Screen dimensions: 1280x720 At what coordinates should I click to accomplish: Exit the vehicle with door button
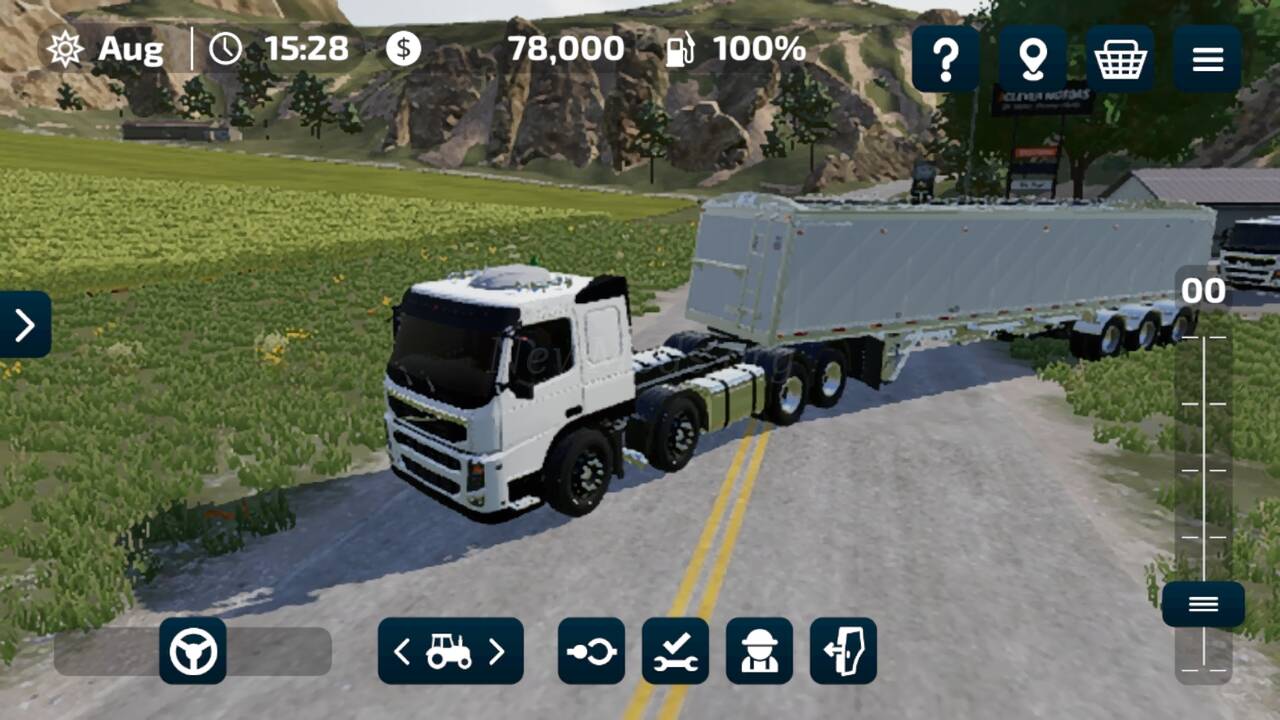tap(843, 651)
